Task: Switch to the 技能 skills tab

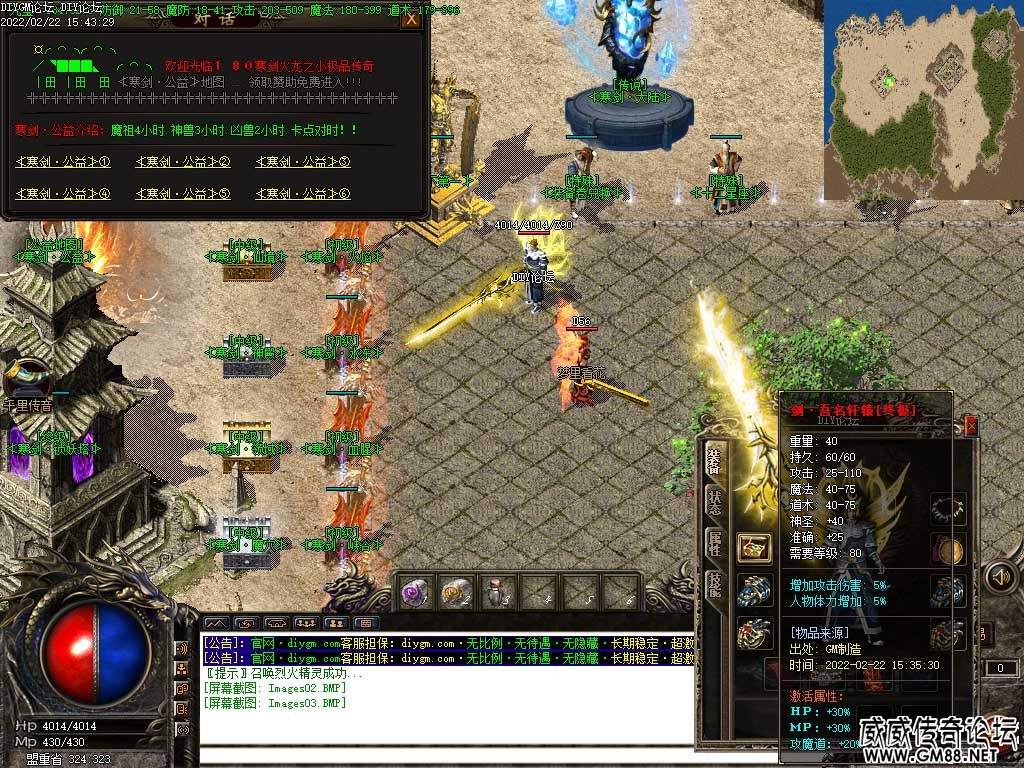Action: point(714,585)
